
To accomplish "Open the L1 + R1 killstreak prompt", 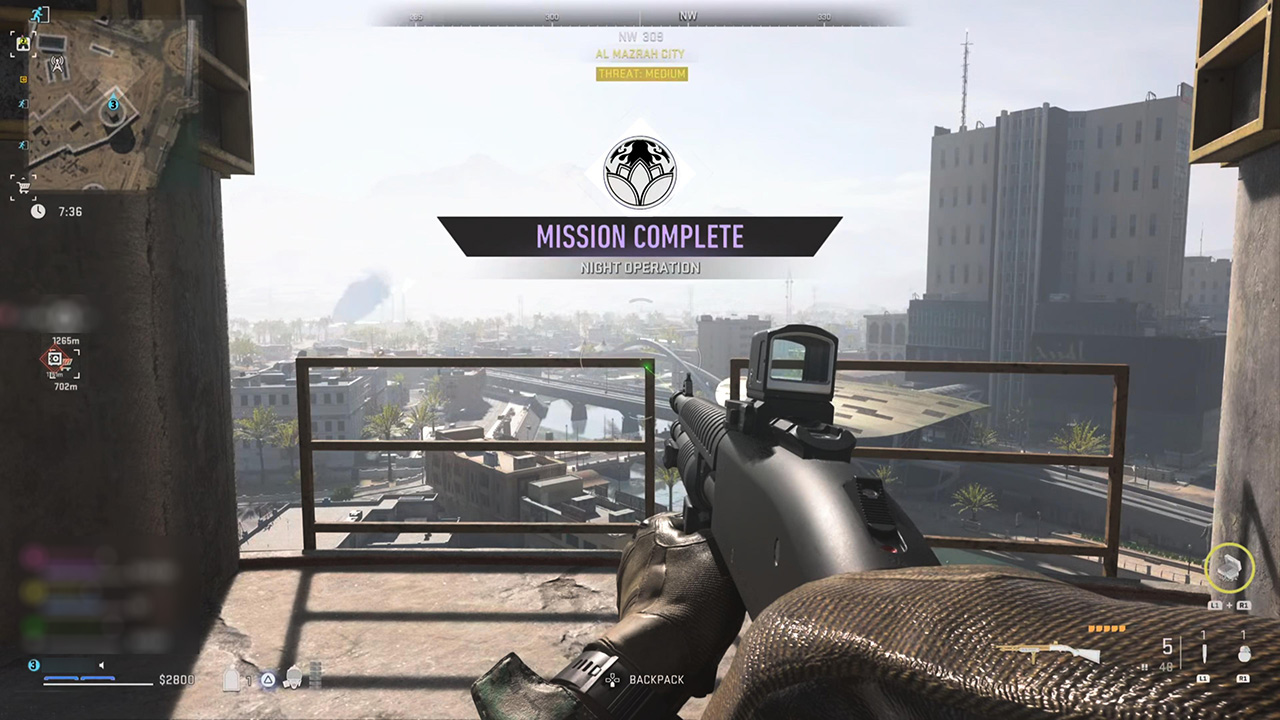I will (x=1228, y=606).
